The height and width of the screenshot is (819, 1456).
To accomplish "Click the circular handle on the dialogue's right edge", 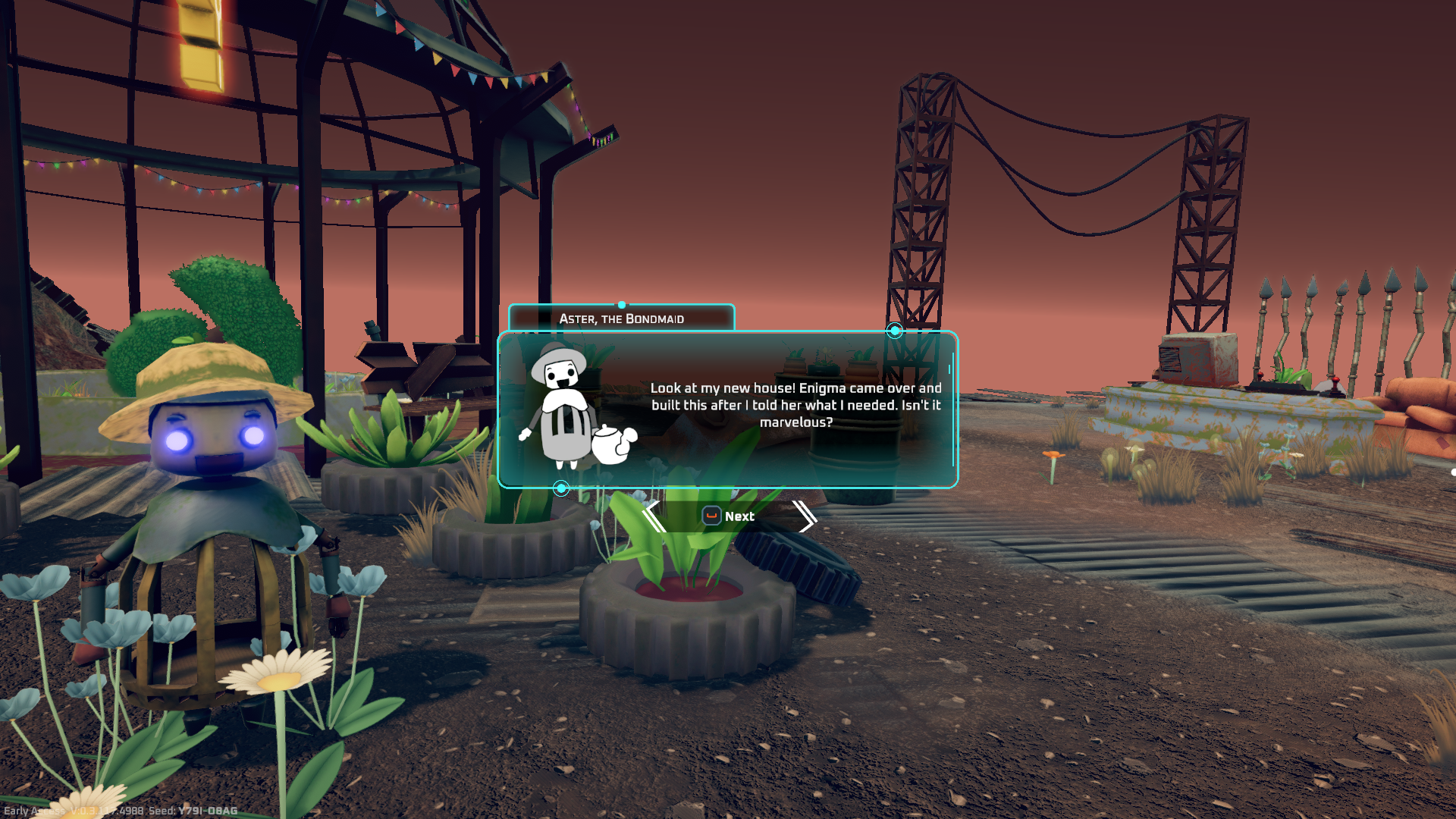I will tap(894, 330).
